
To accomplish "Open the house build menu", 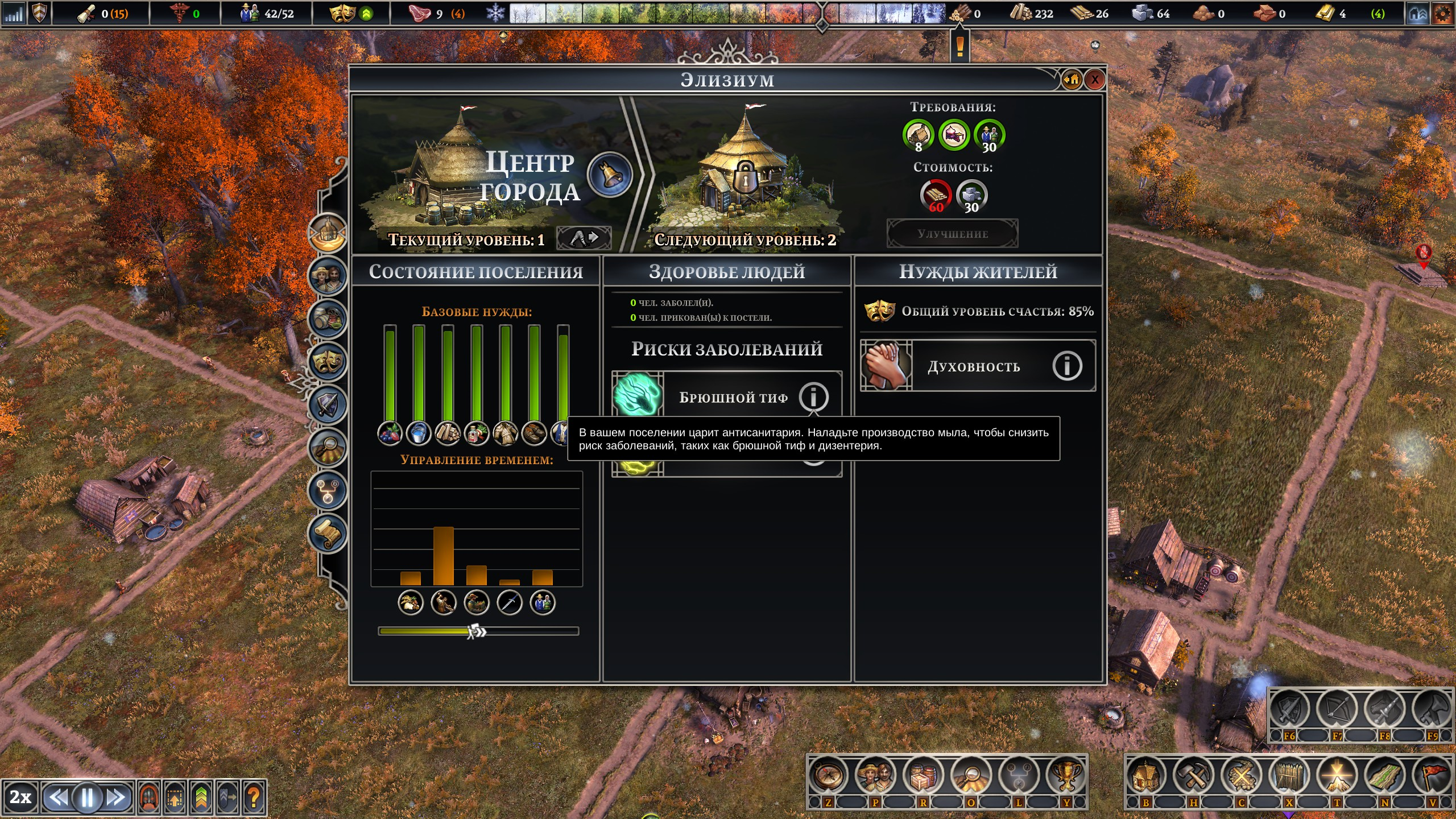I will pos(1146,776).
